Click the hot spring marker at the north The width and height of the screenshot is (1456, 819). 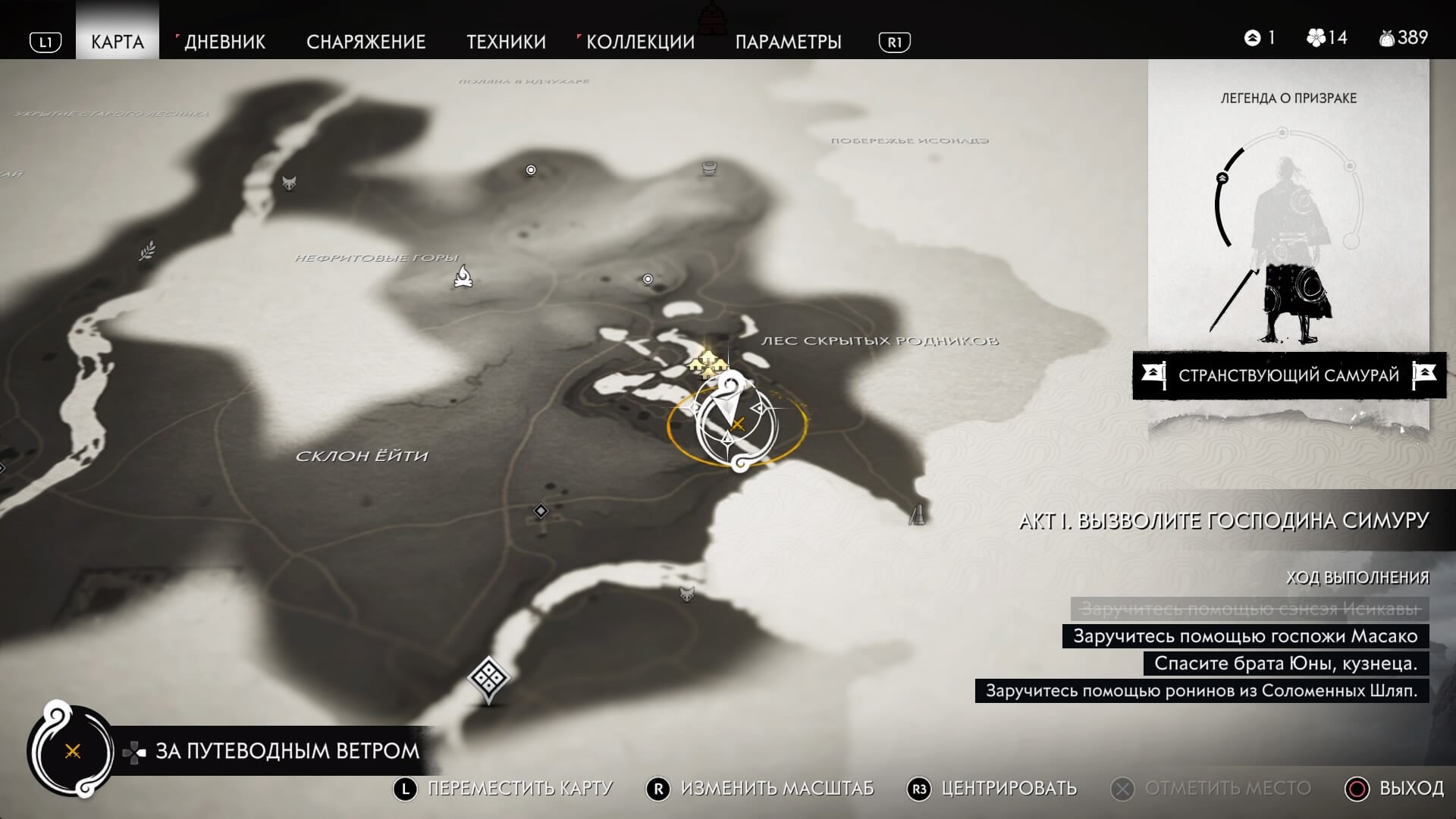pyautogui.click(x=709, y=168)
